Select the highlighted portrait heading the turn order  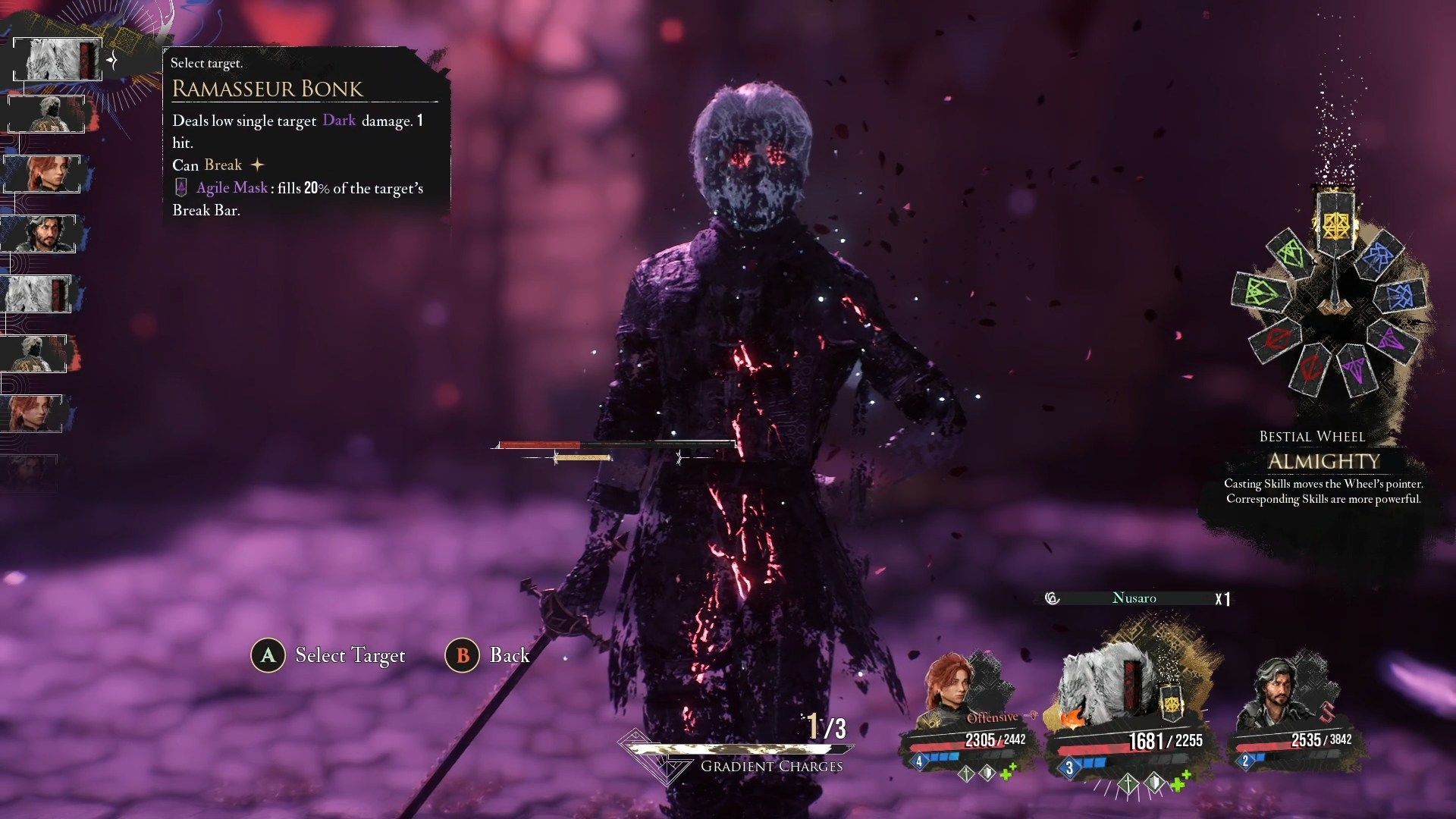[57, 59]
